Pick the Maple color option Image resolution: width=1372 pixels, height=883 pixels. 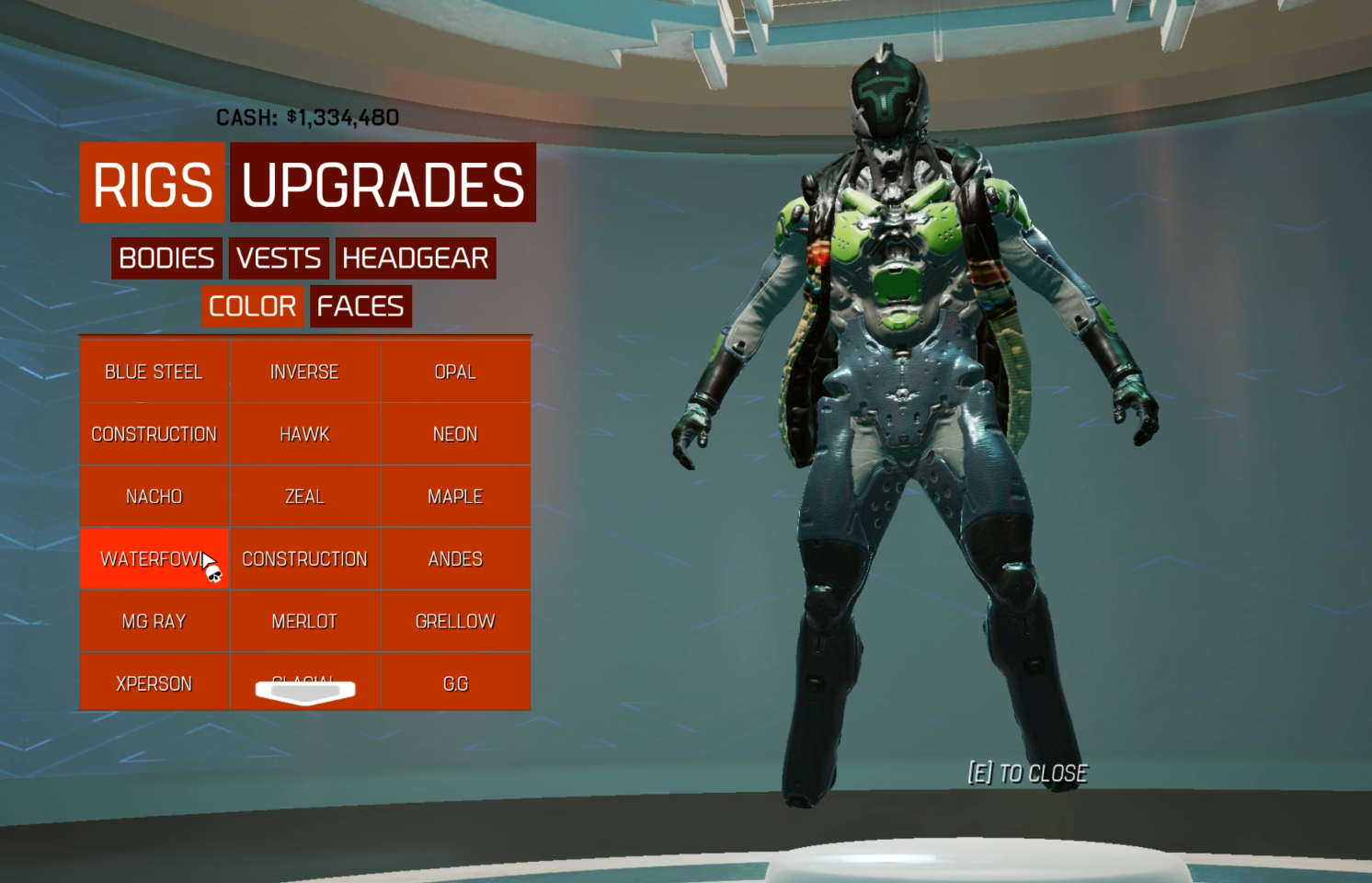(x=455, y=497)
